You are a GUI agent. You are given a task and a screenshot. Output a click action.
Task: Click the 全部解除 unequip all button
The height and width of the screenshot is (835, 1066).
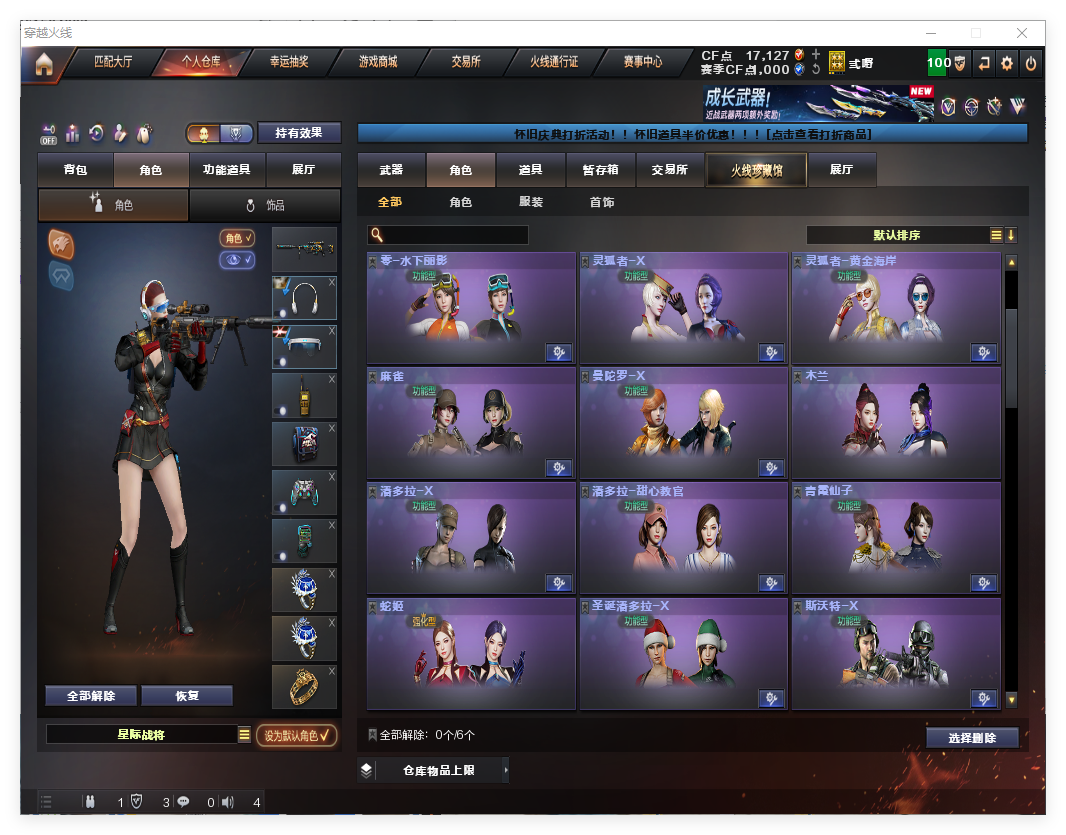[91, 696]
